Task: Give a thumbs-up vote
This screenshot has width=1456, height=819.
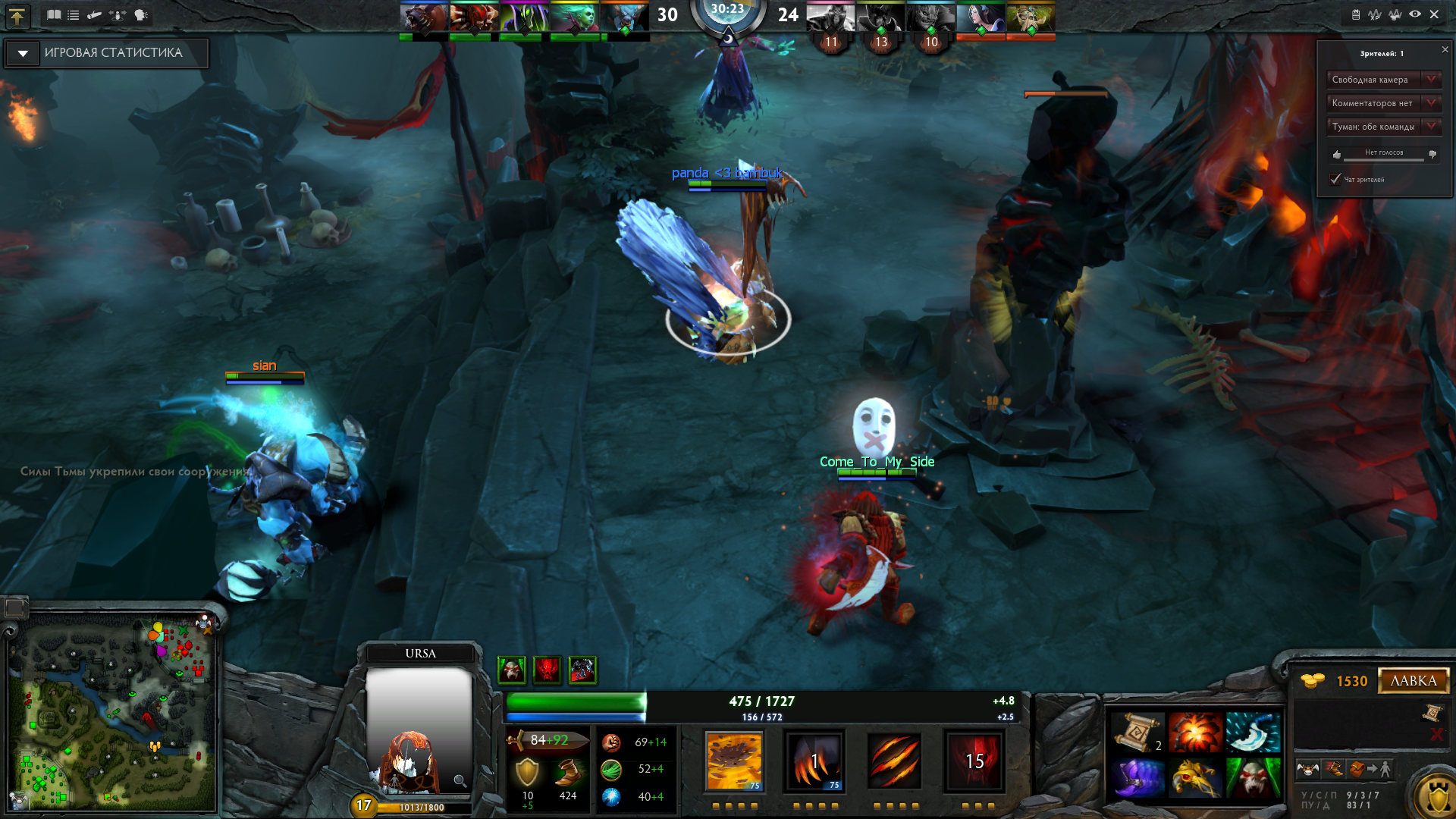Action: (1337, 154)
